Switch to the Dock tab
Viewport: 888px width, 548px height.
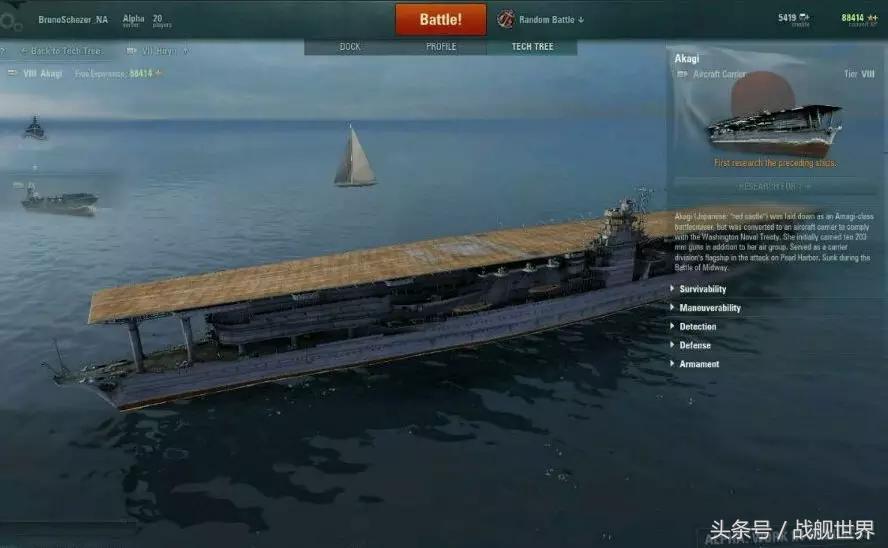tap(350, 47)
